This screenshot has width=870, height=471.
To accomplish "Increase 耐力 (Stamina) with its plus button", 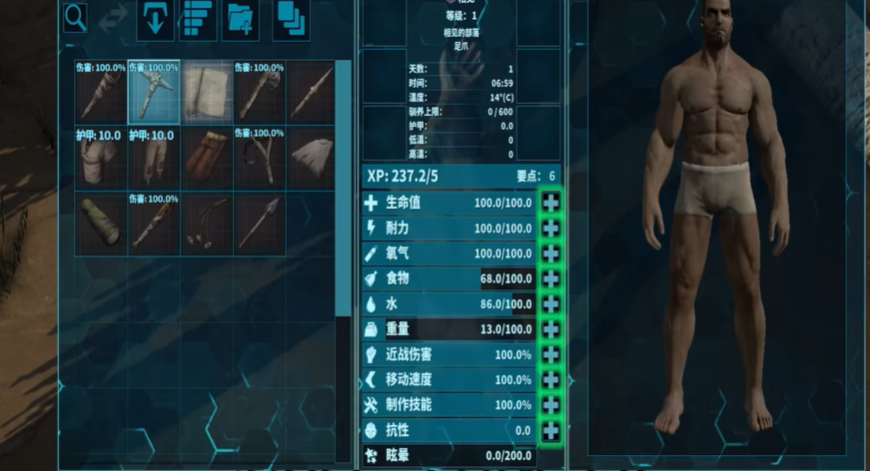I will pos(550,228).
